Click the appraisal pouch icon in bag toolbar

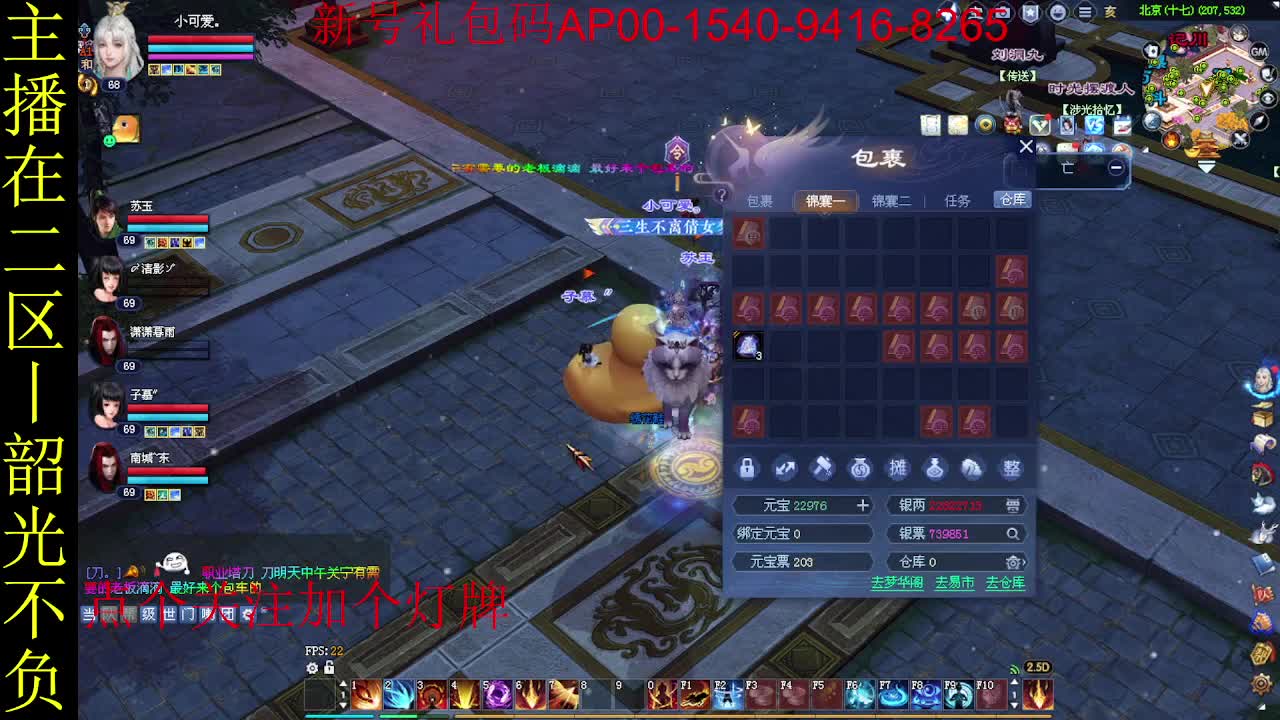(935, 469)
